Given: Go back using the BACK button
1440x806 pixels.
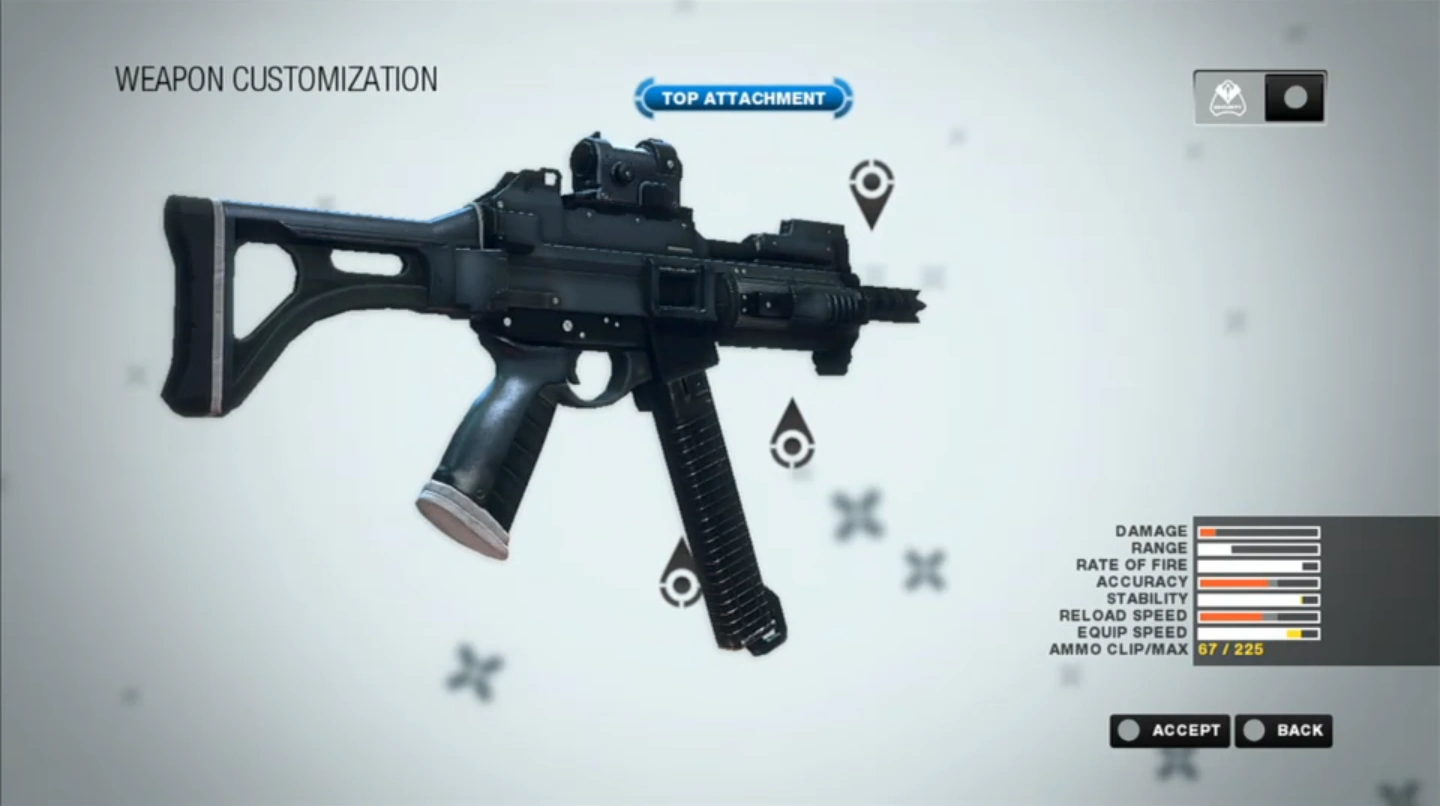Looking at the screenshot, I should tap(1283, 730).
